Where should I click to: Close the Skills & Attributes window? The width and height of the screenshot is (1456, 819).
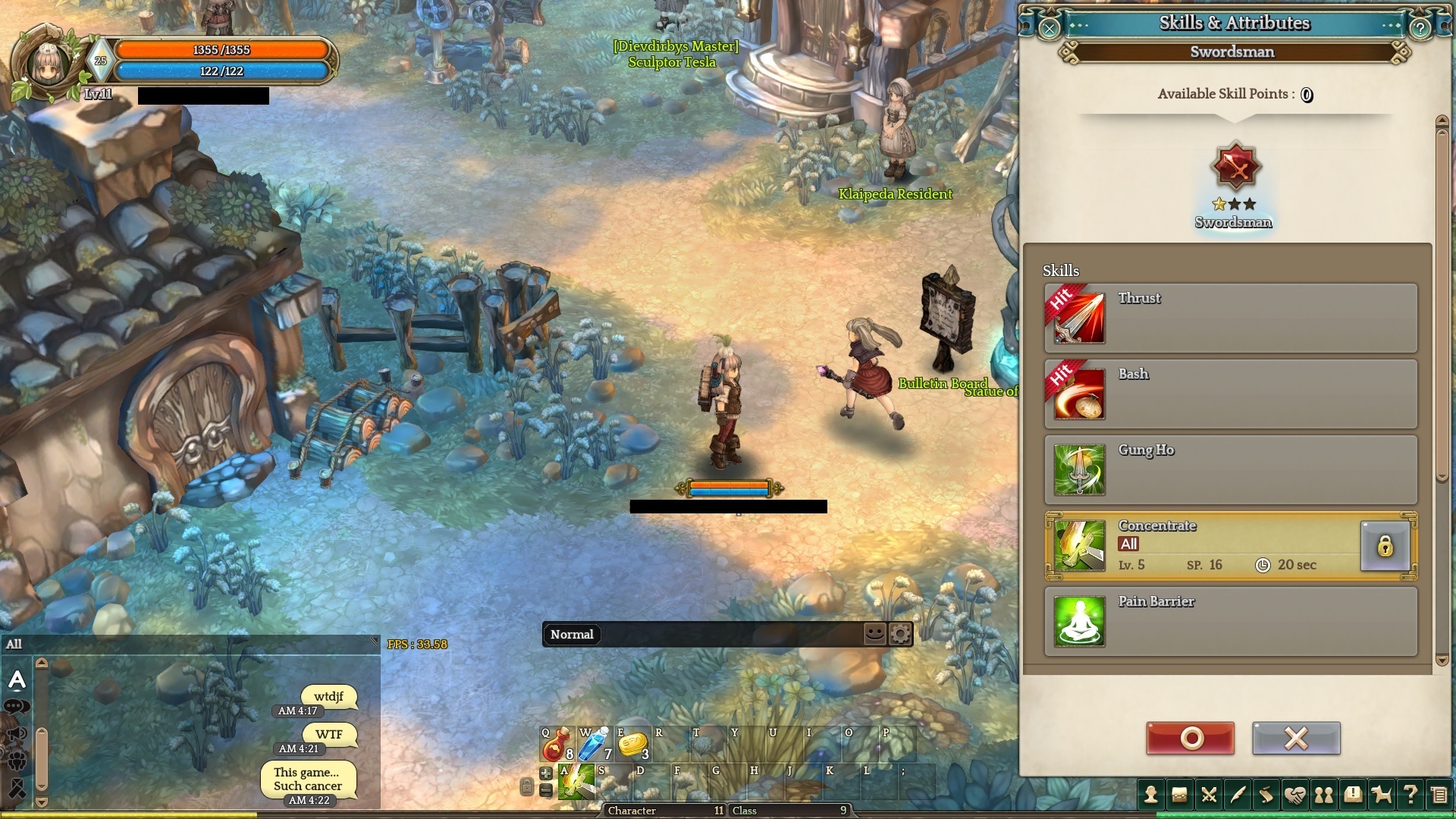[1049, 29]
